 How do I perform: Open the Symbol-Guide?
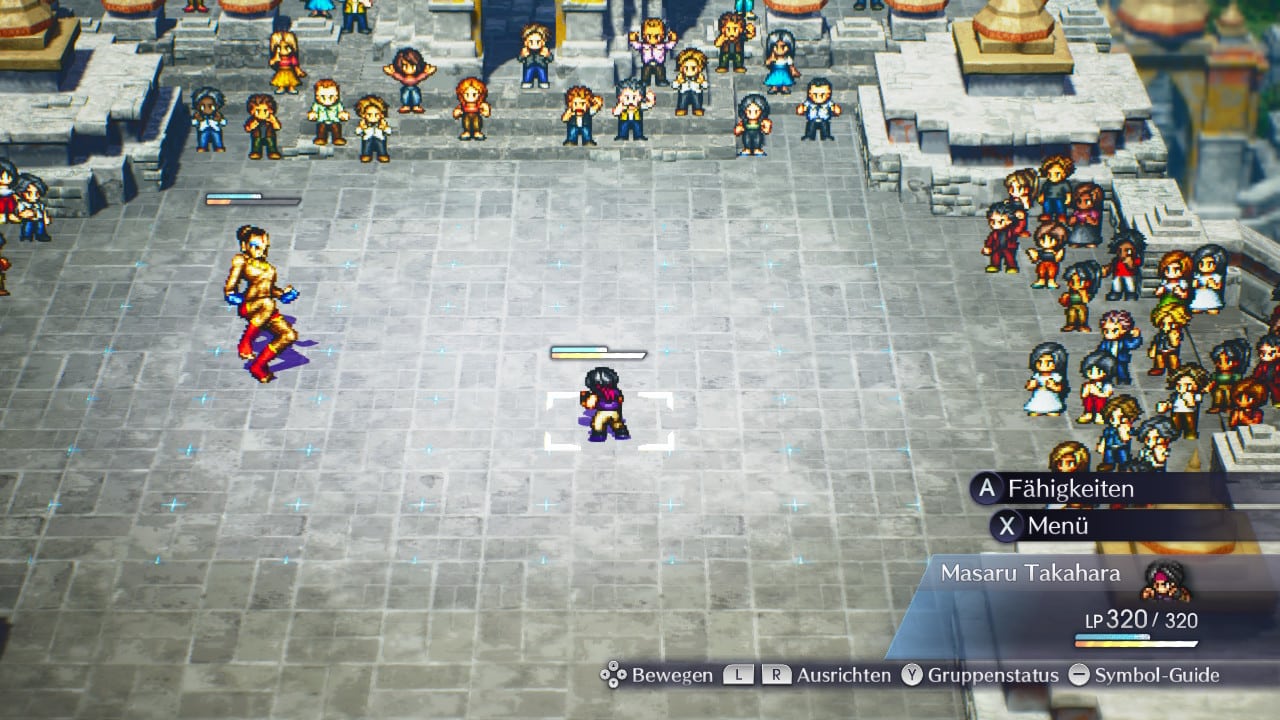pyautogui.click(x=1156, y=675)
